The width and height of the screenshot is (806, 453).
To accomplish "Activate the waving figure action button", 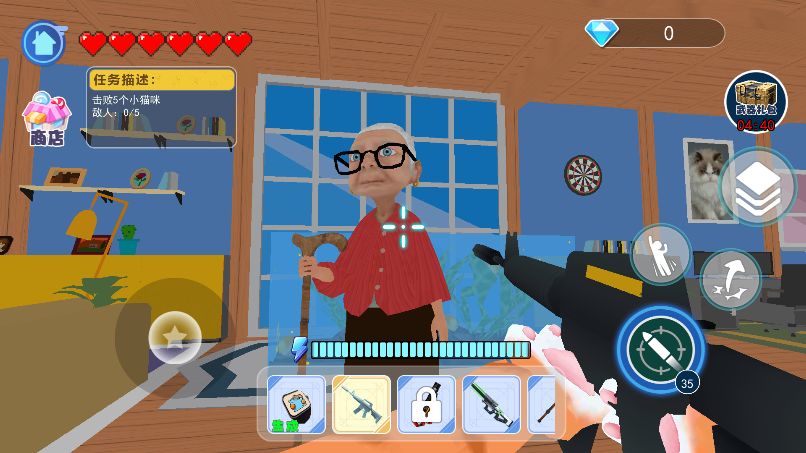I will [x=661, y=254].
